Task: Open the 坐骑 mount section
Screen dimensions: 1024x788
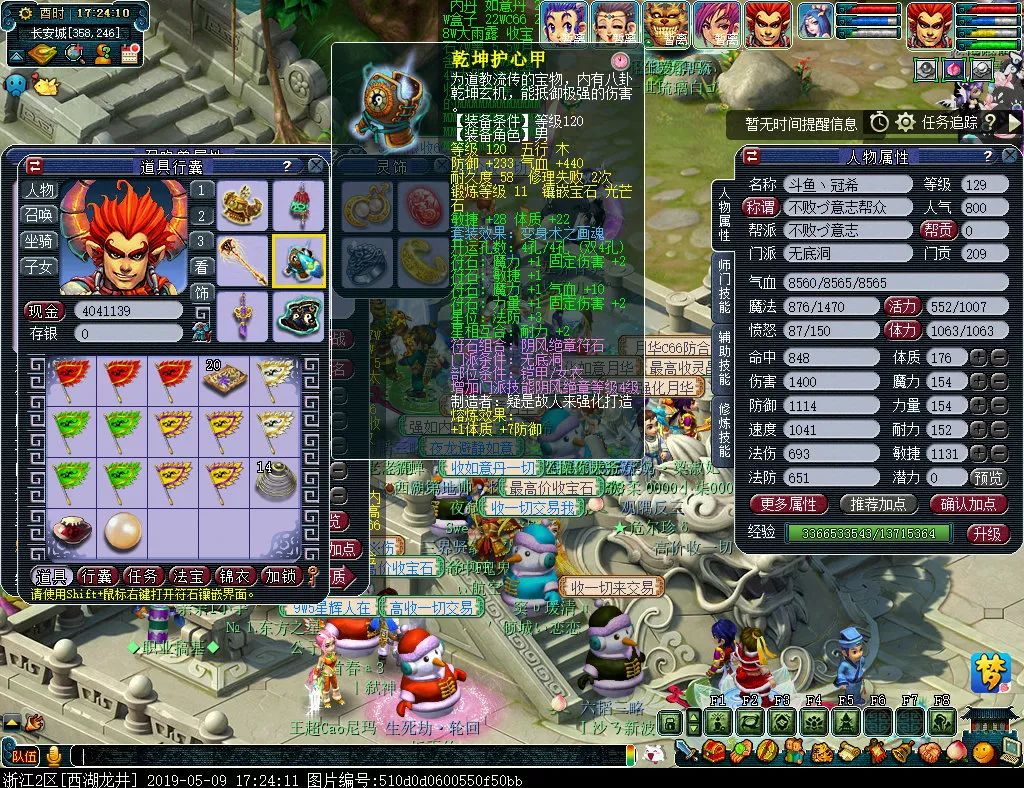Action: coord(40,241)
